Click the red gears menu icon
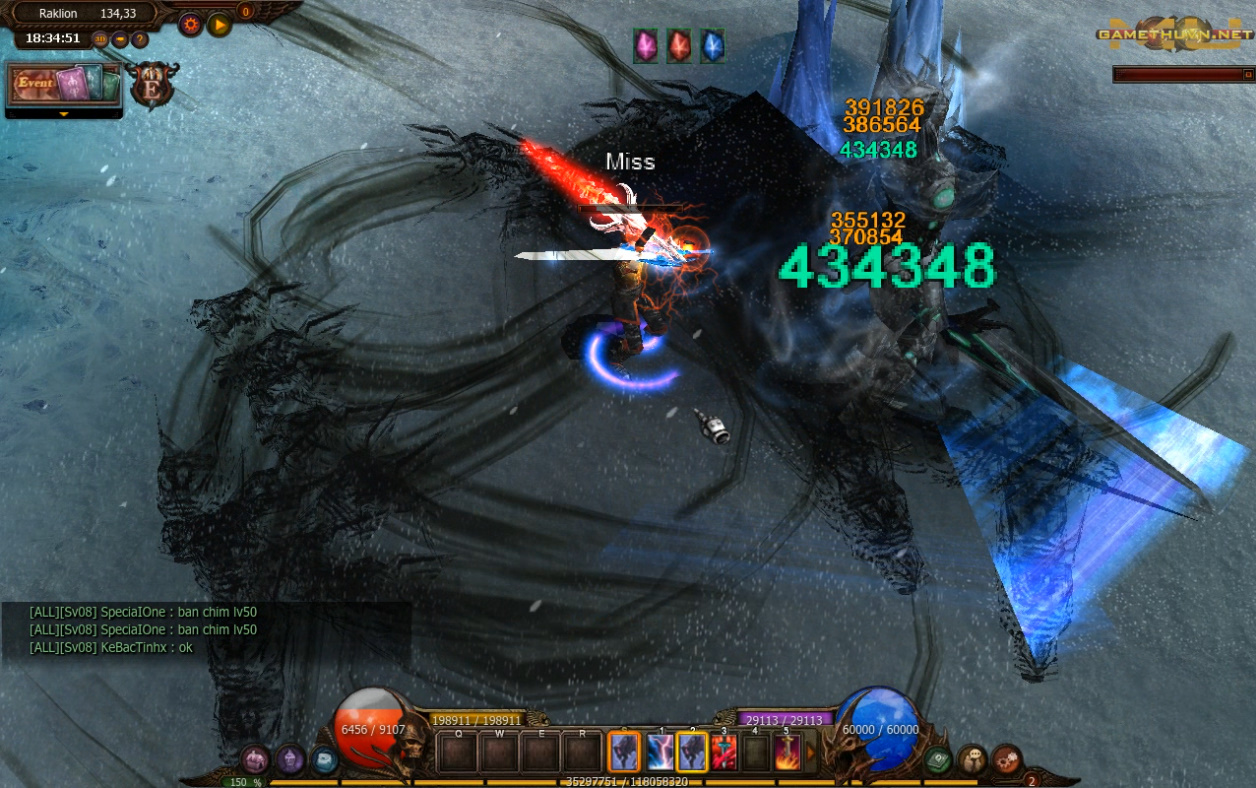 click(x=1006, y=760)
